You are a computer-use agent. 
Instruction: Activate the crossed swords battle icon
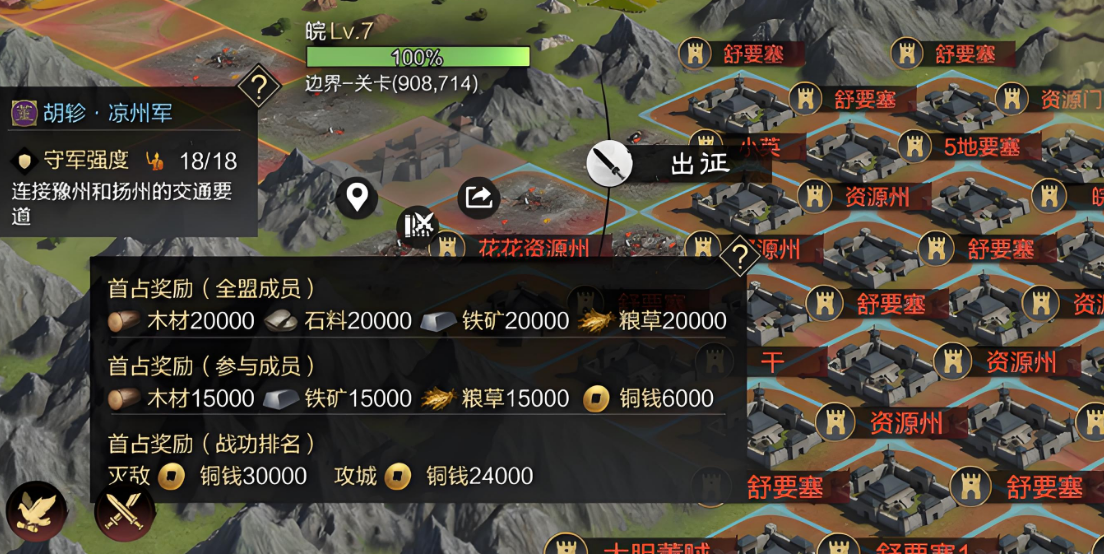pyautogui.click(x=124, y=513)
